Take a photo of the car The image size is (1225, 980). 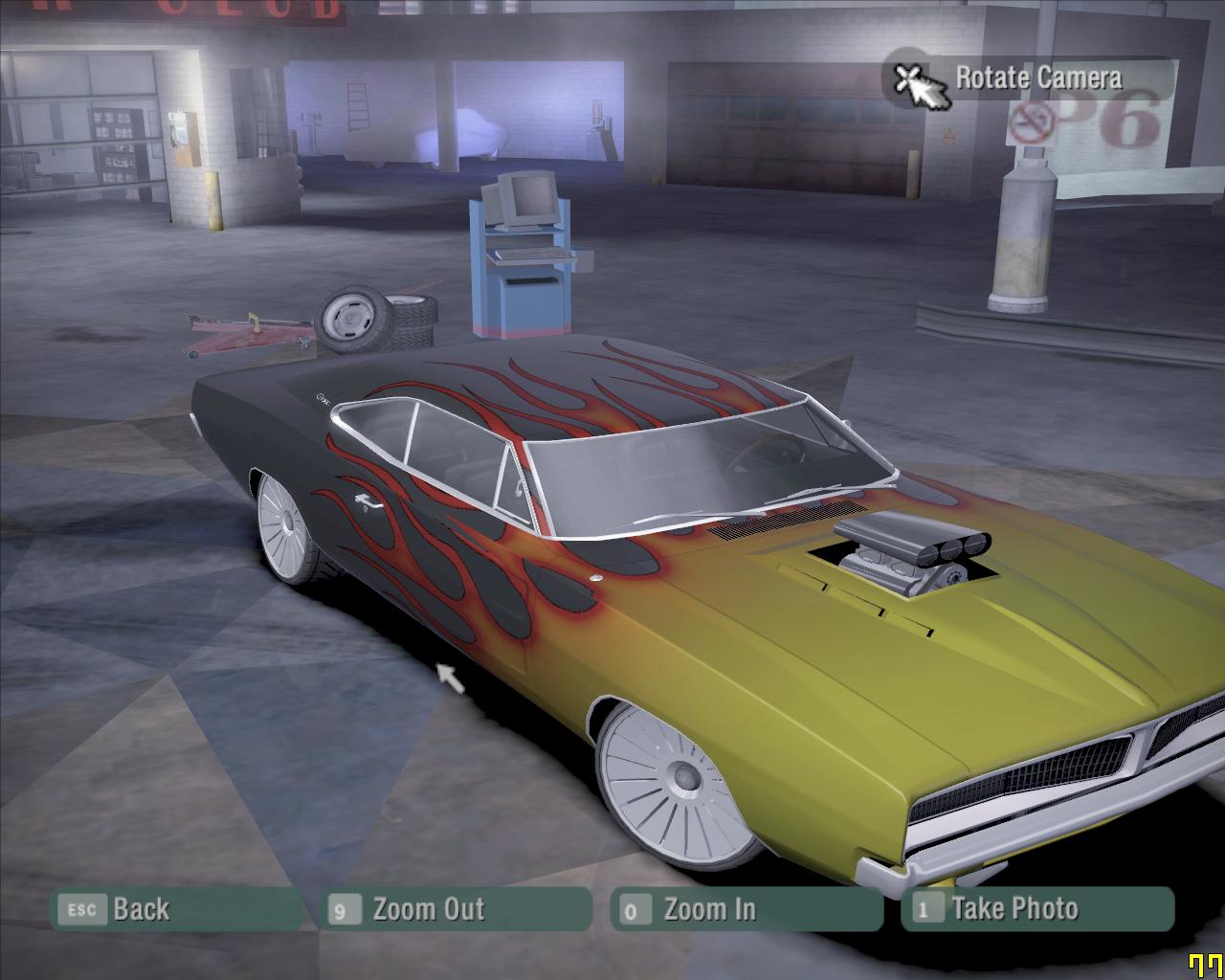tap(1036, 909)
